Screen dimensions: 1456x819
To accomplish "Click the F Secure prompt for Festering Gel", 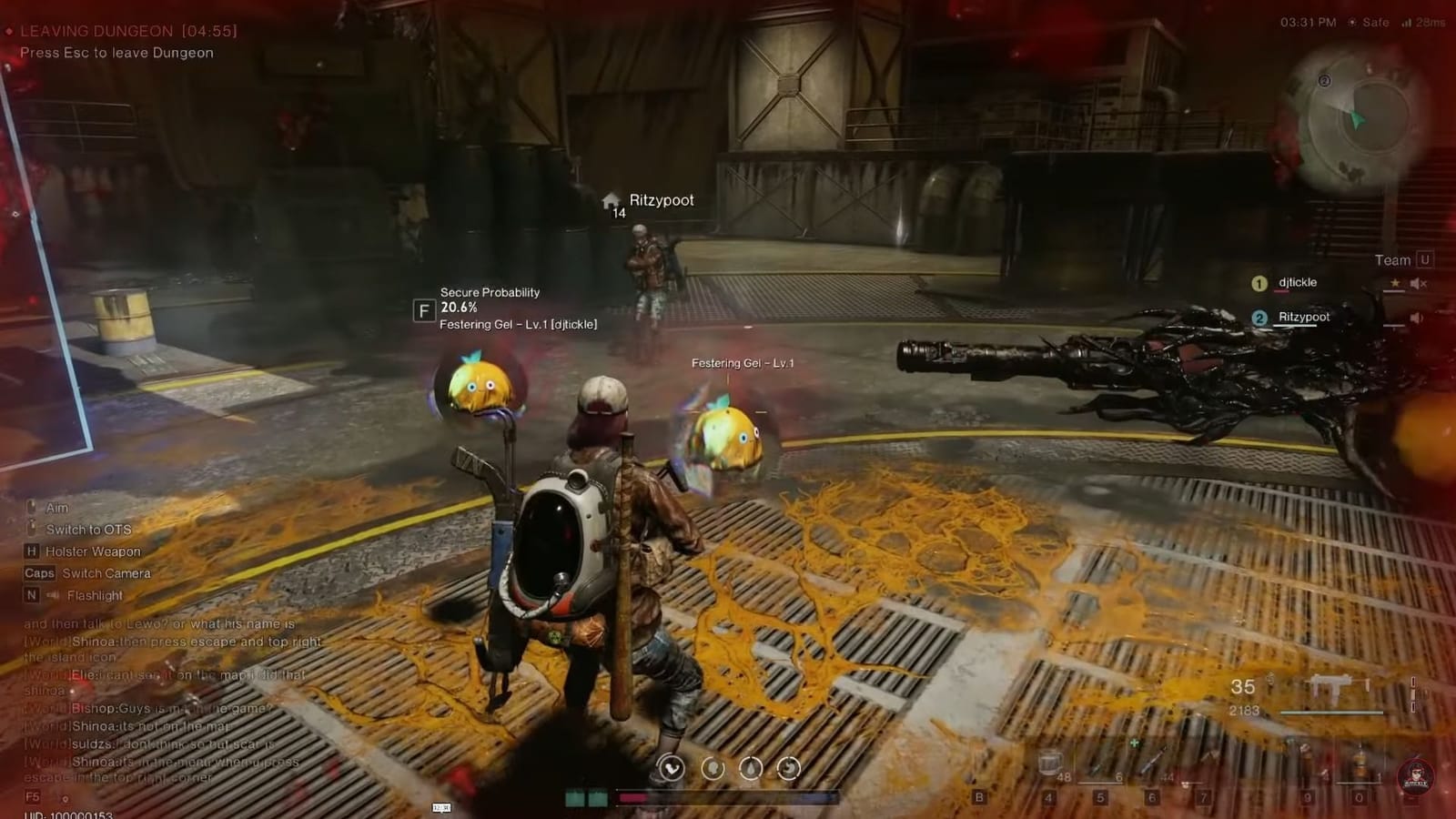I will coord(424,310).
